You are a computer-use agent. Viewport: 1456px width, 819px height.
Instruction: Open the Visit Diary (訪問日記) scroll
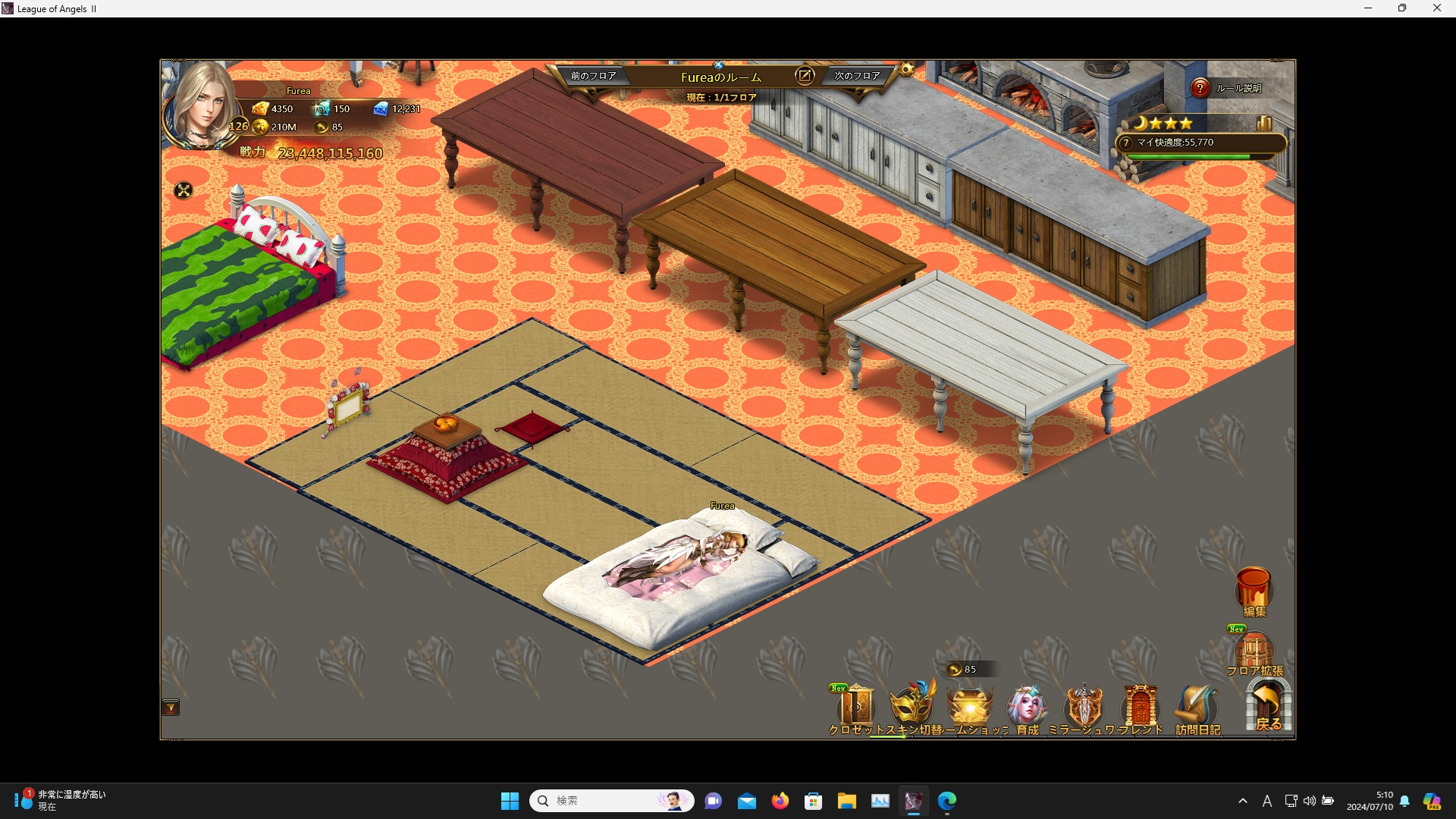coord(1197,707)
